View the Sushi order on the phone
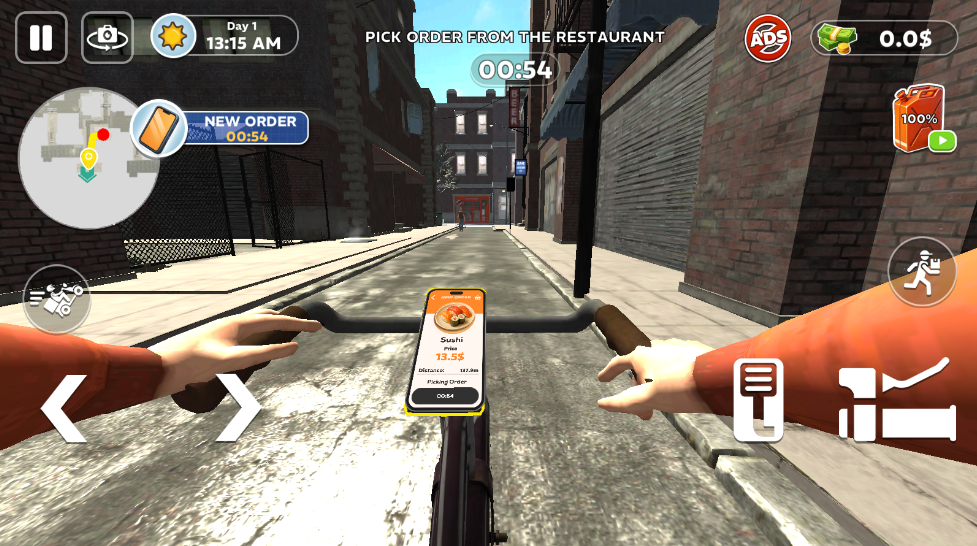The height and width of the screenshot is (546, 977). [x=446, y=349]
